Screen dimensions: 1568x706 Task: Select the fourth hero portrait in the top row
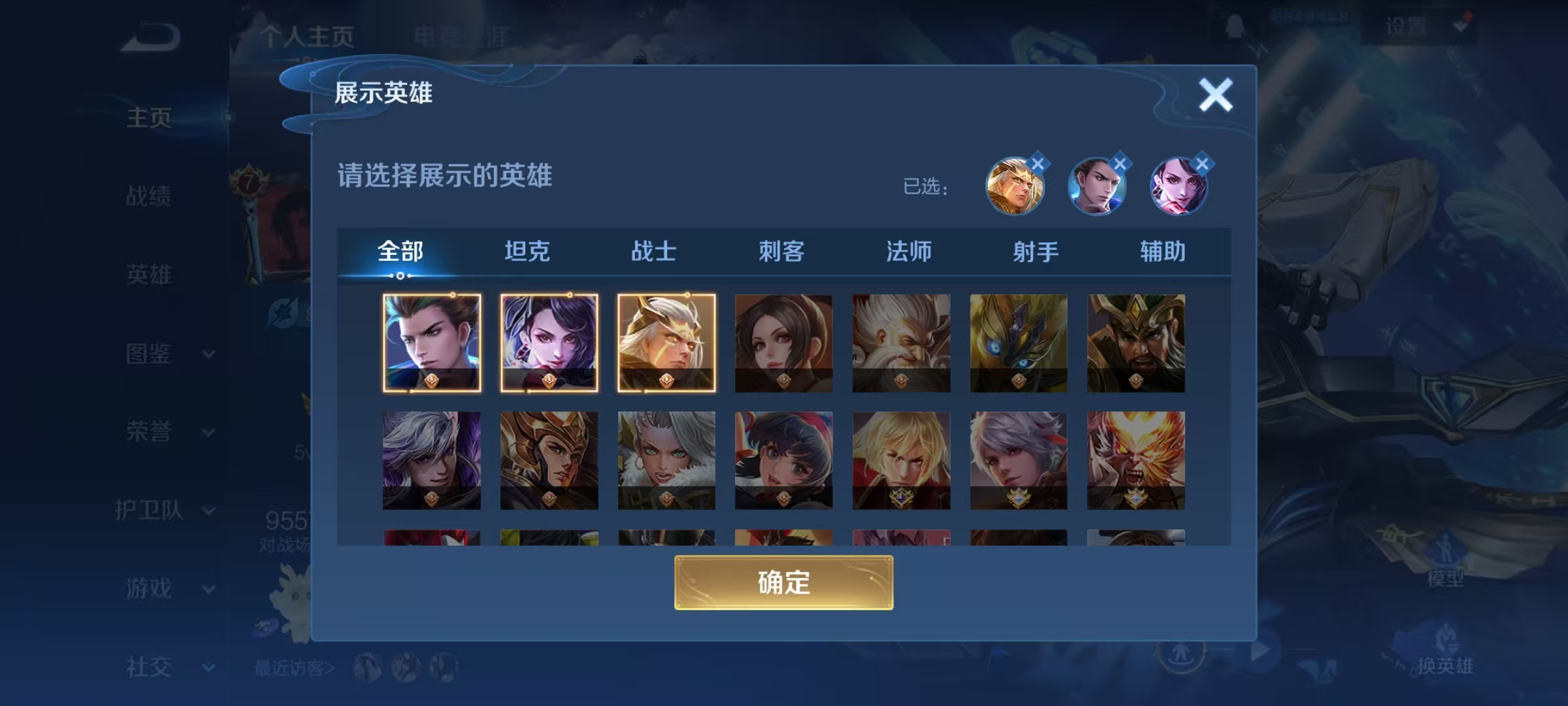[x=783, y=342]
